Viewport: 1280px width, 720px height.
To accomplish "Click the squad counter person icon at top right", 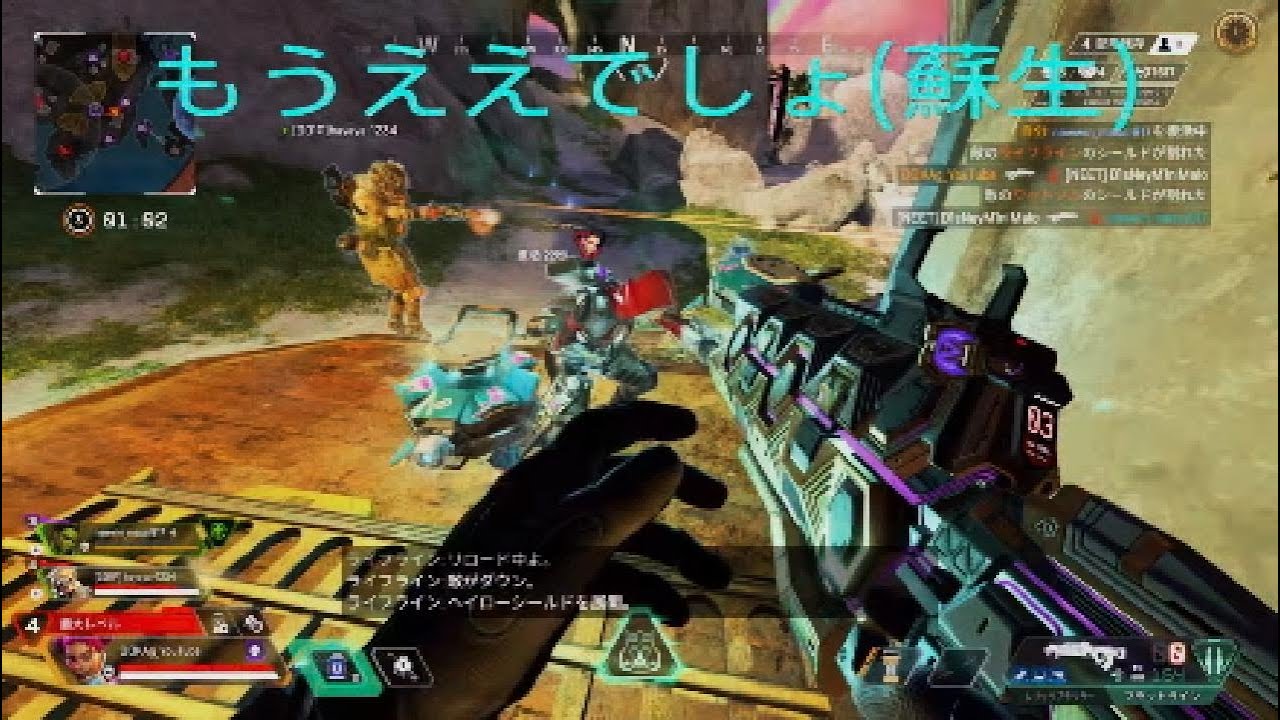I will [1164, 45].
